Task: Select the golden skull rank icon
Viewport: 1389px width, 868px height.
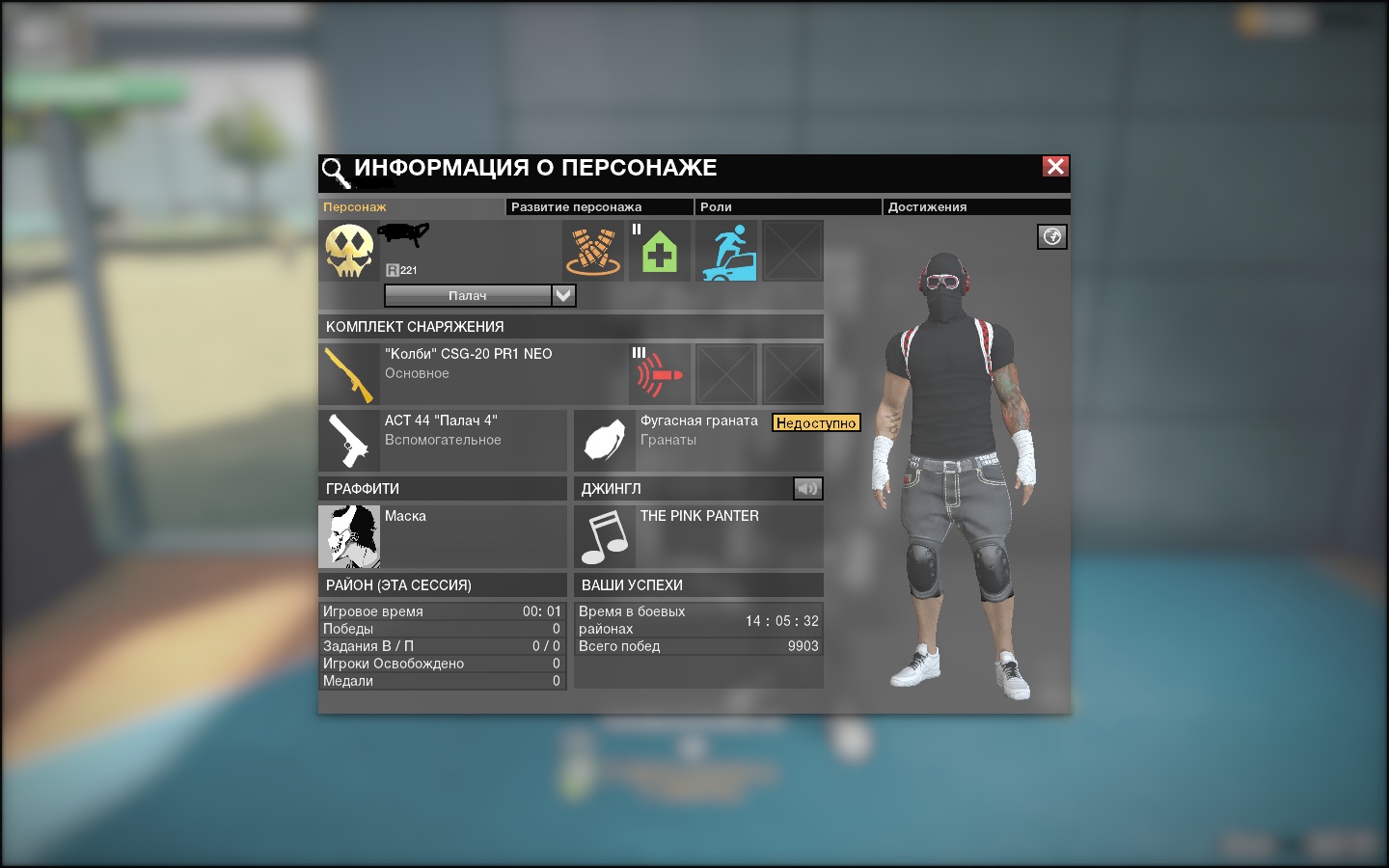Action: coord(349,251)
